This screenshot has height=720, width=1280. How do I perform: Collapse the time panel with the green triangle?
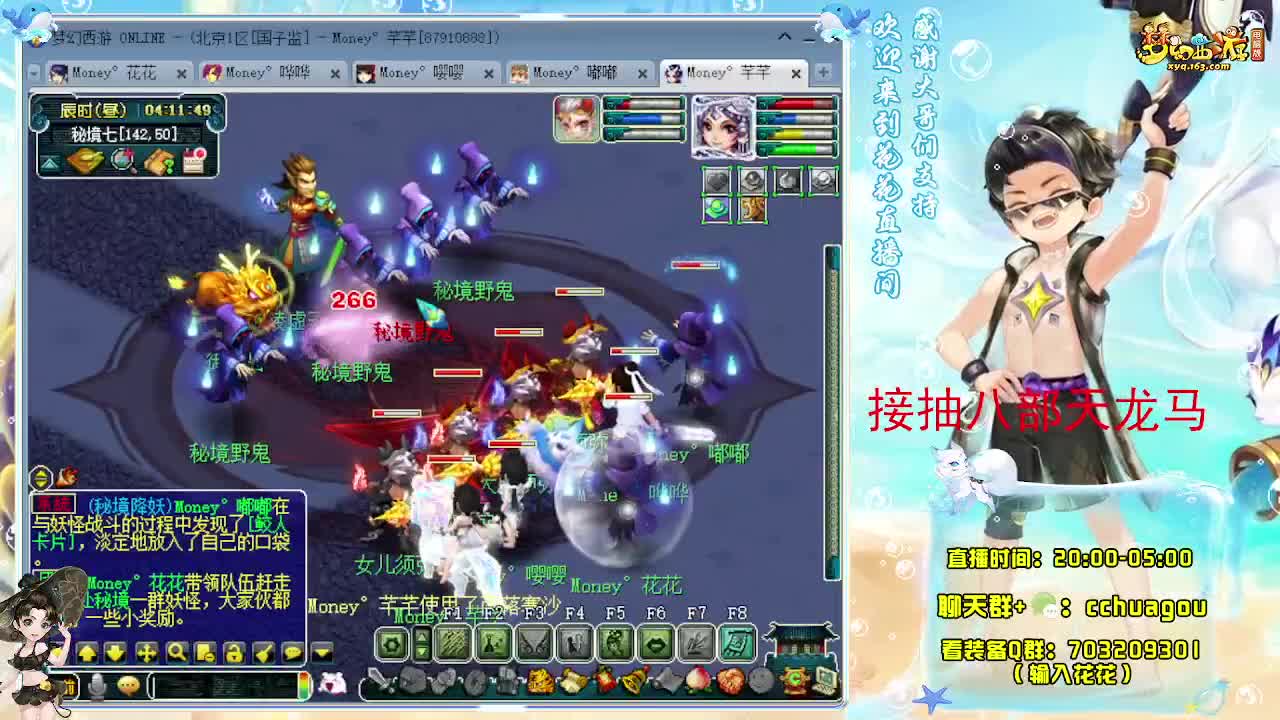tap(50, 163)
